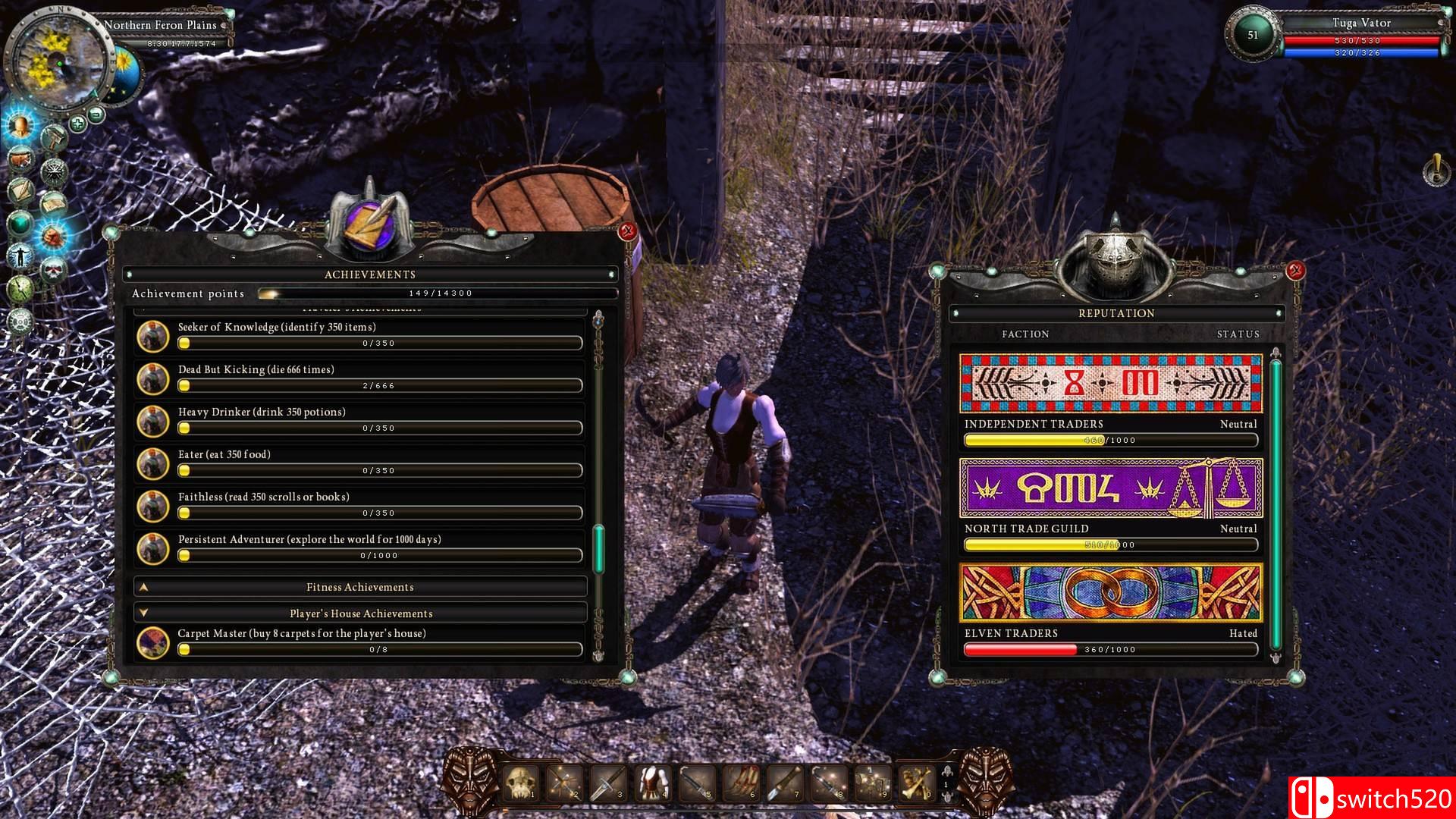Click the exclamation mark notification icon

pyautogui.click(x=1436, y=170)
